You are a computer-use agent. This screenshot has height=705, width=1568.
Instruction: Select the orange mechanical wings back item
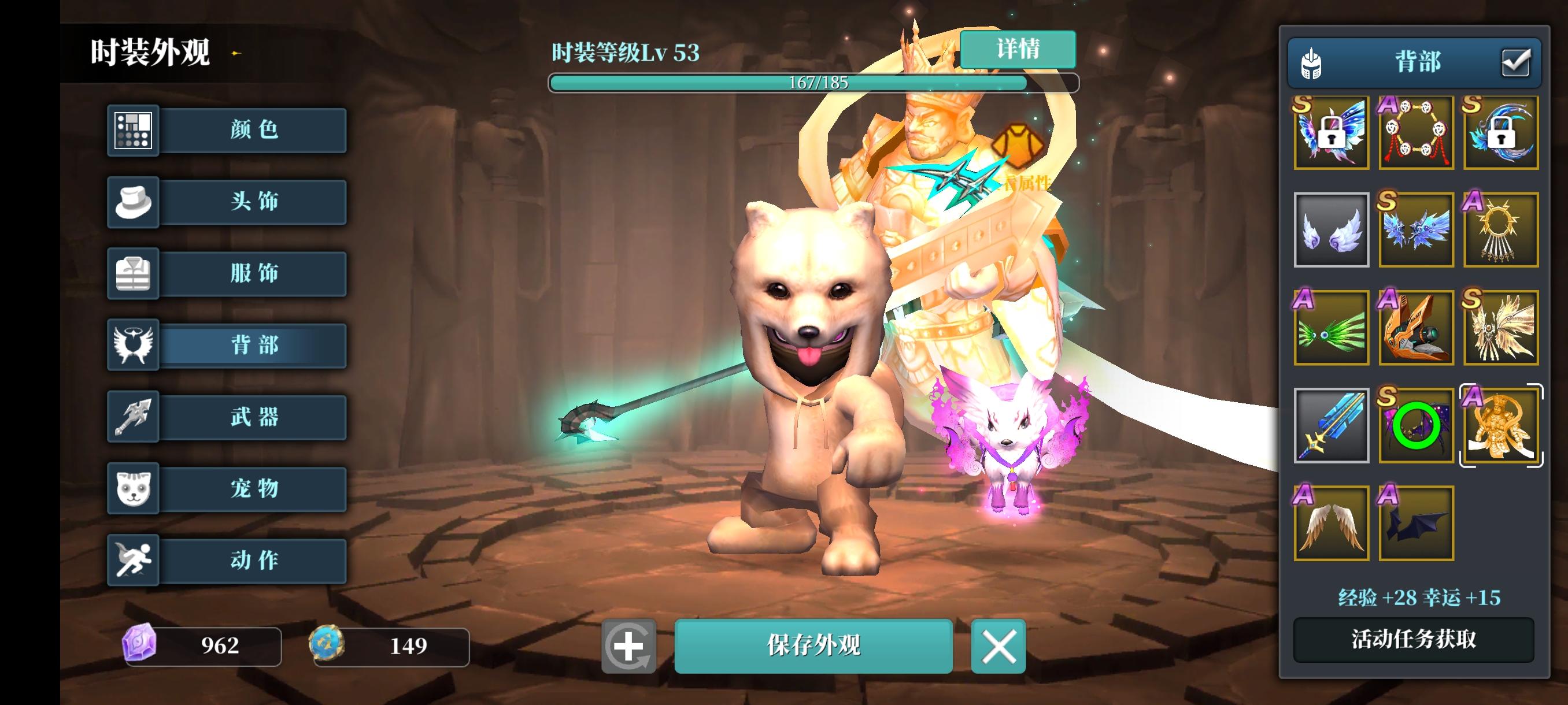1417,328
